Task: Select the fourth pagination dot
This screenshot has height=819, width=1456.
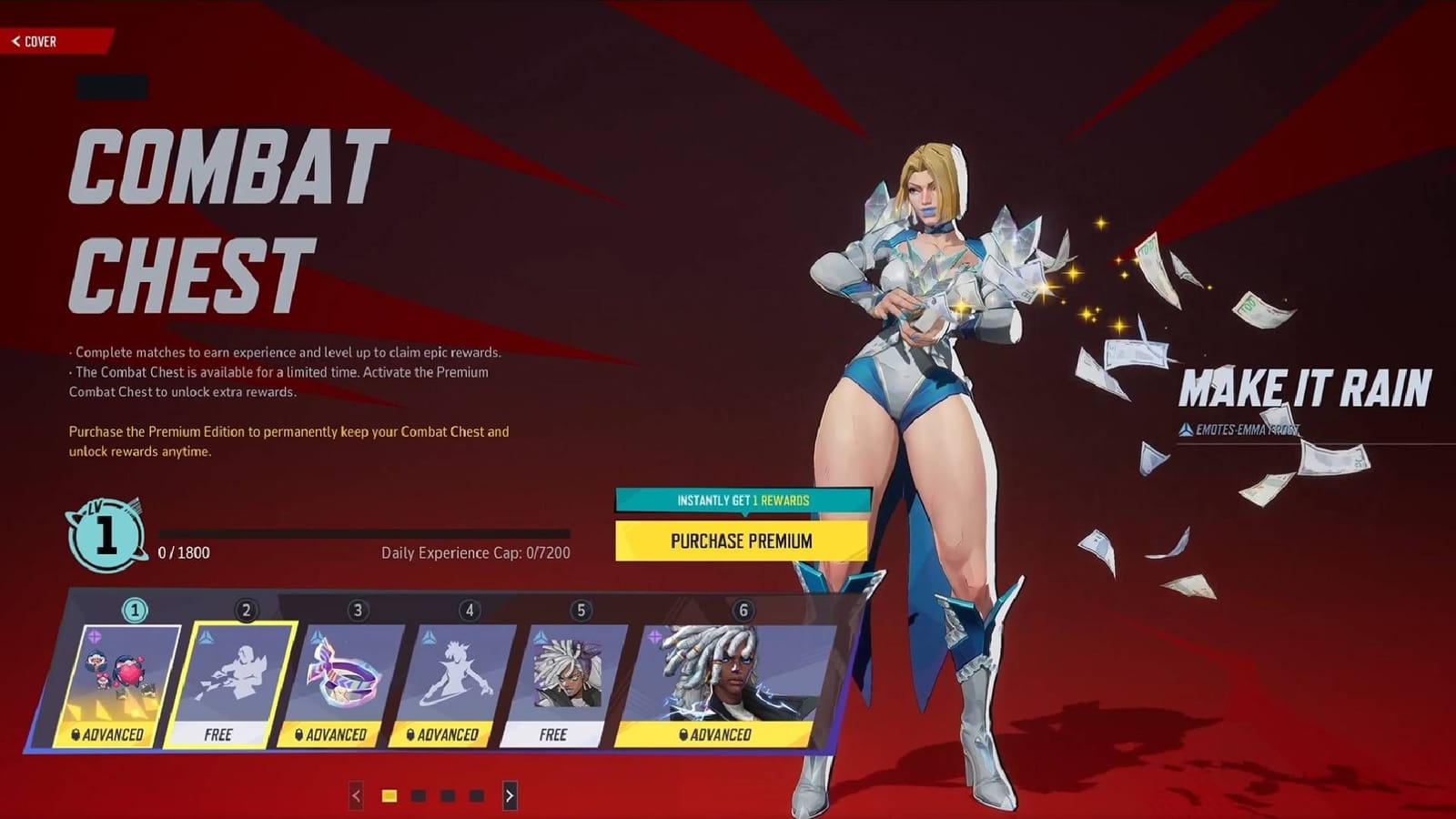Action: [476, 795]
